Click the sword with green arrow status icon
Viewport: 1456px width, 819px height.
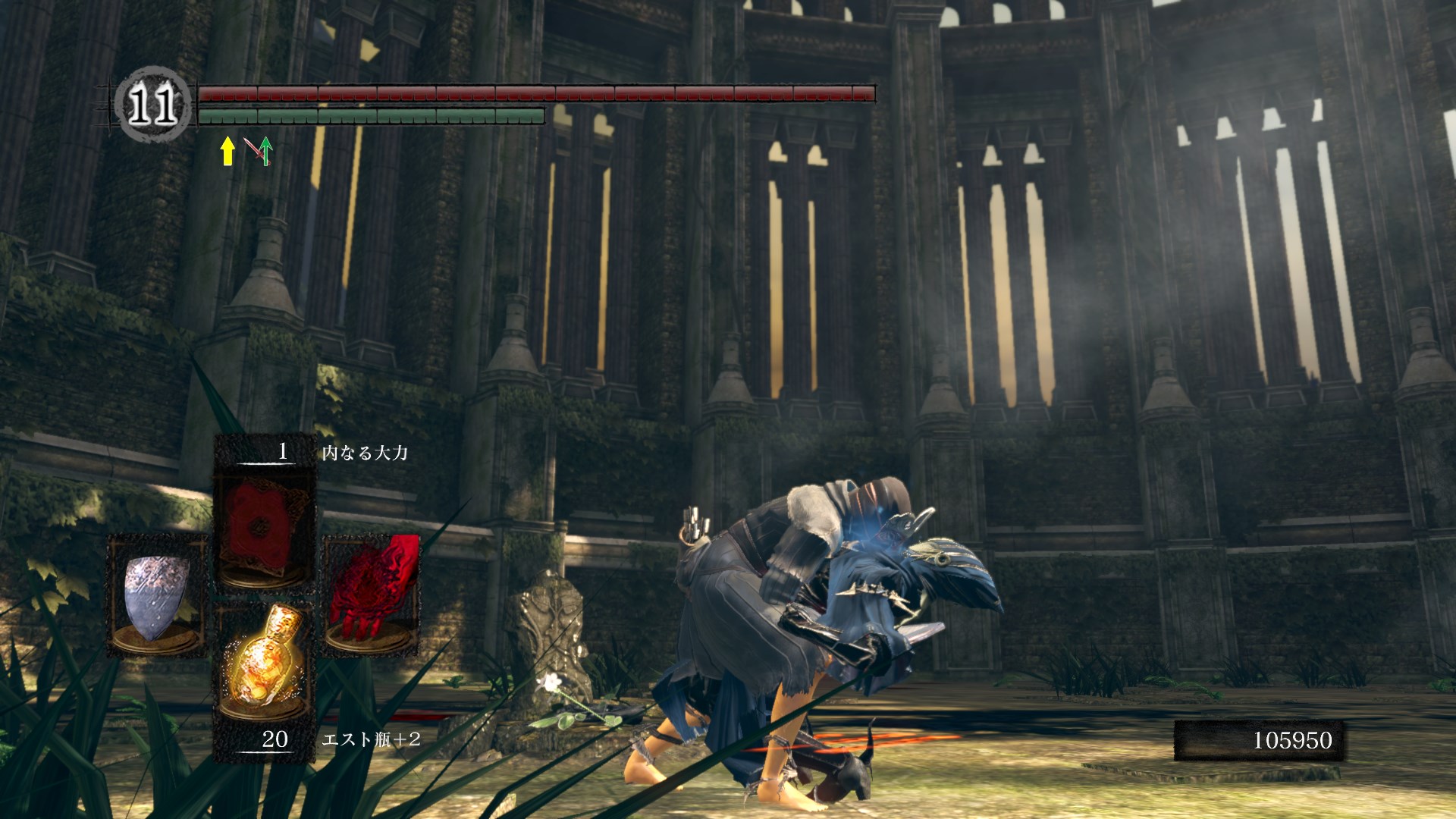point(259,151)
